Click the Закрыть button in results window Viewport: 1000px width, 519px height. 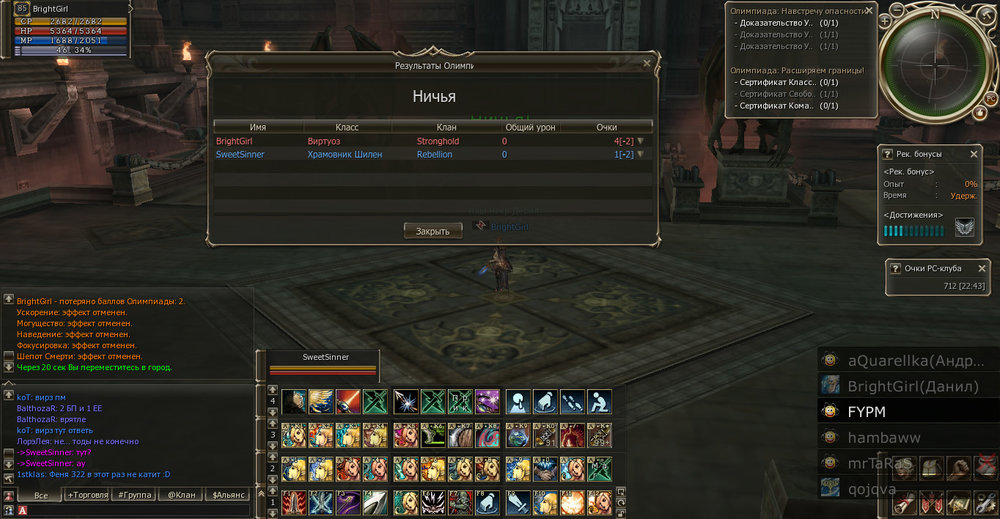tap(433, 231)
